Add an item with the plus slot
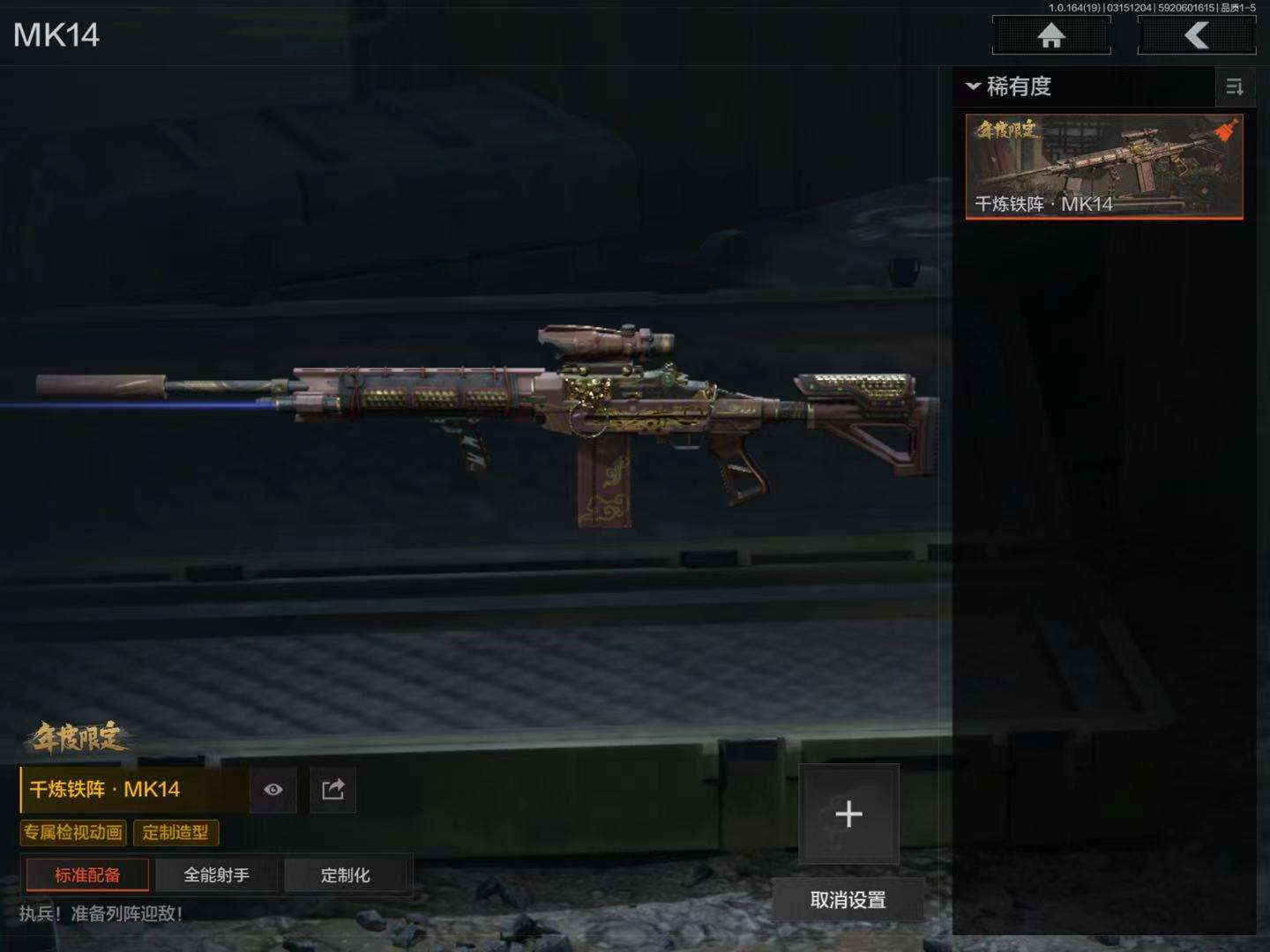The width and height of the screenshot is (1270, 952). click(x=848, y=814)
